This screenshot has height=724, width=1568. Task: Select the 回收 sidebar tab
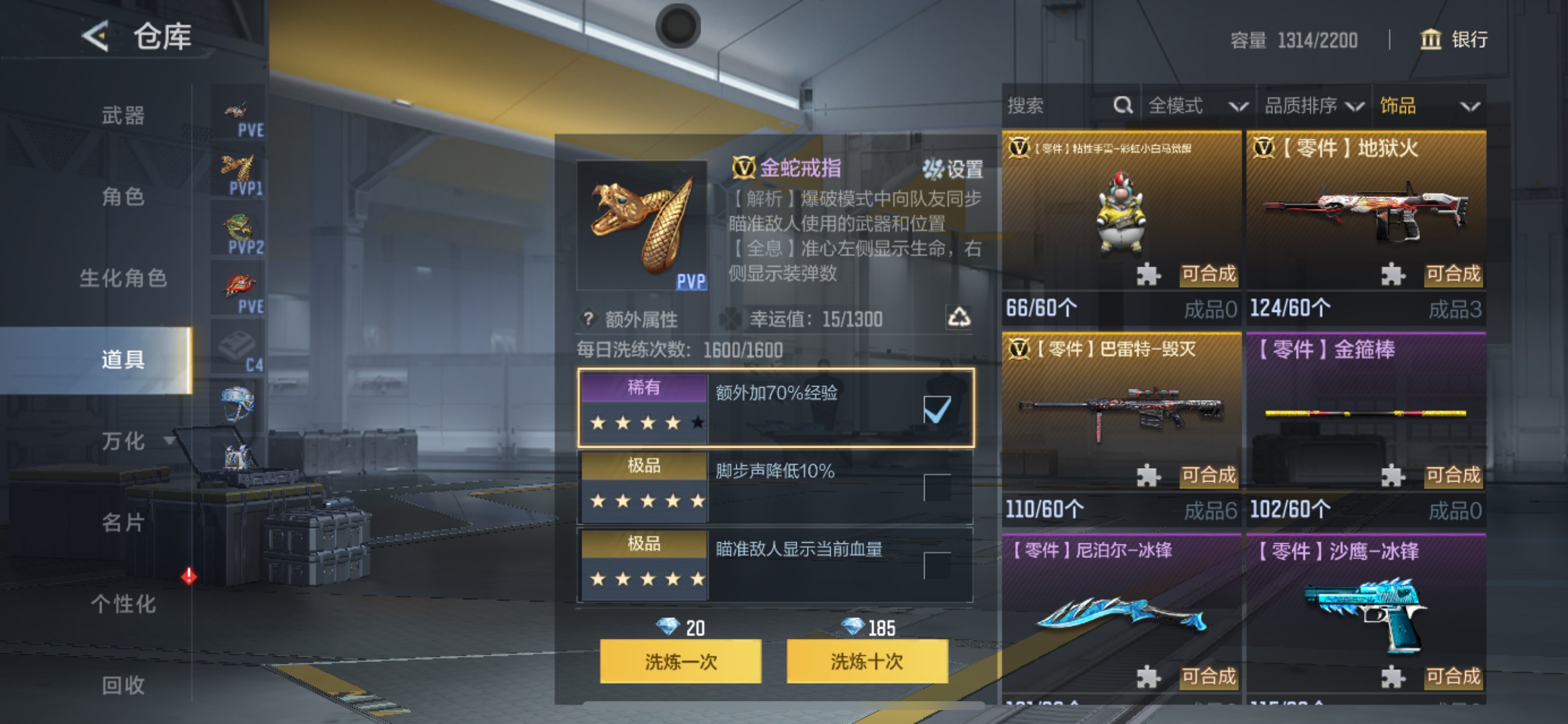pyautogui.click(x=125, y=685)
